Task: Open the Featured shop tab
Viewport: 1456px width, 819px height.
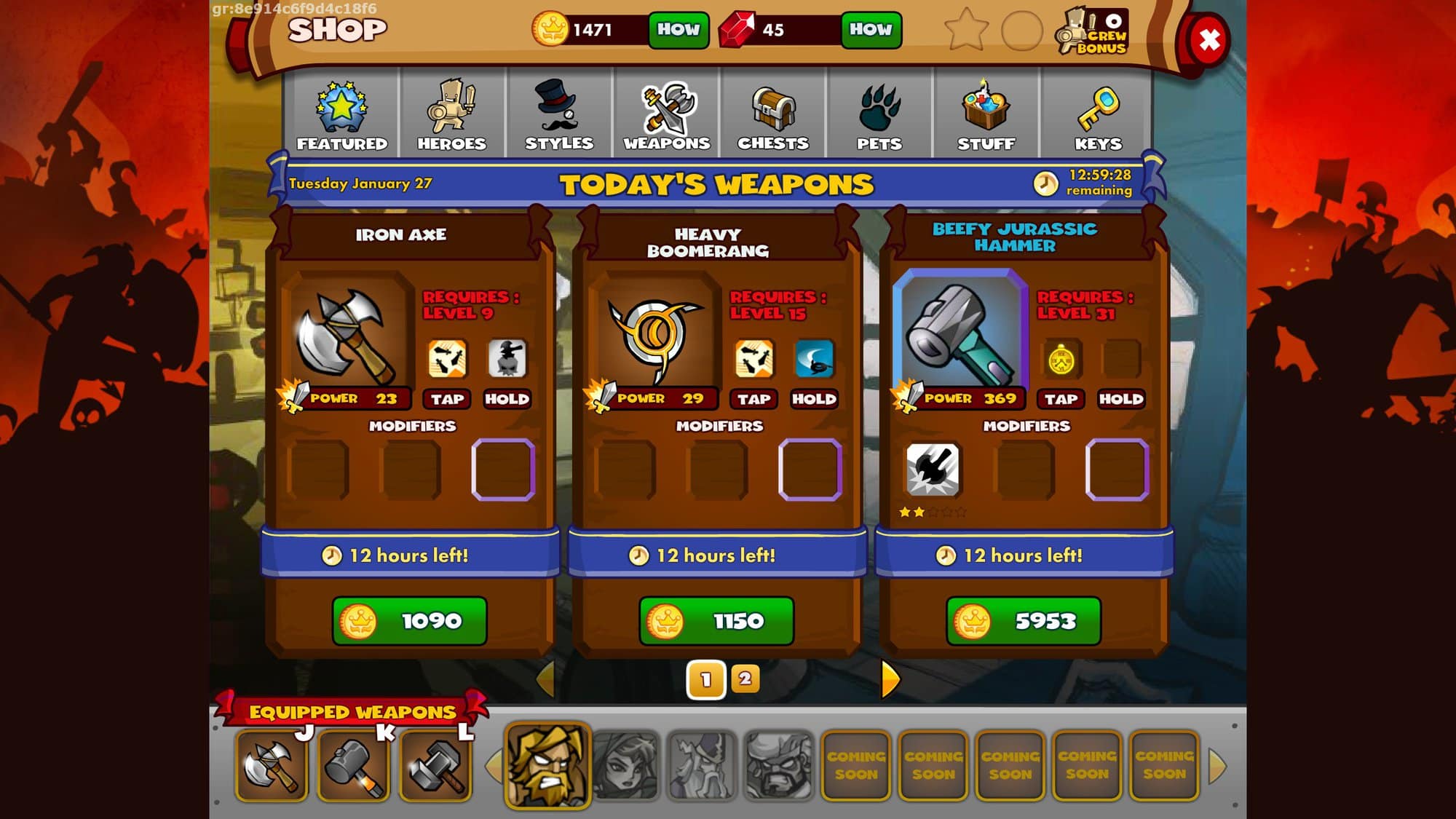Action: click(341, 114)
